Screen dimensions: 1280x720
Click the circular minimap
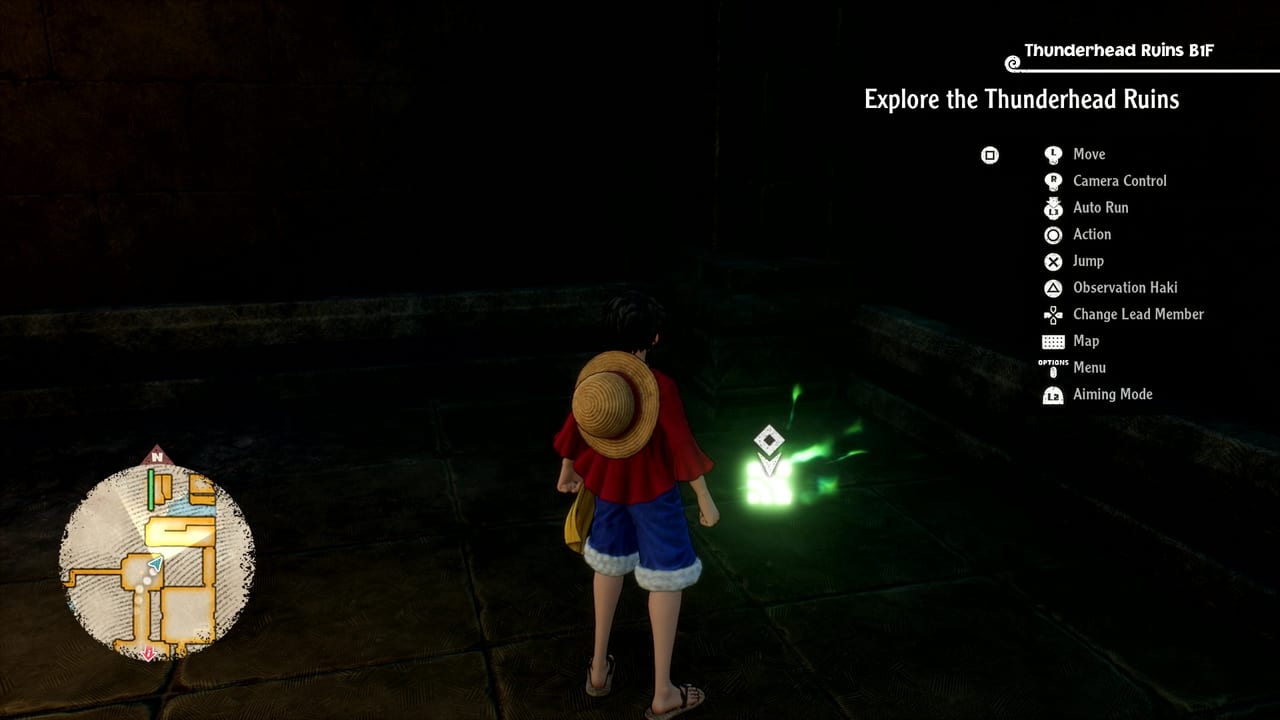tap(157, 561)
